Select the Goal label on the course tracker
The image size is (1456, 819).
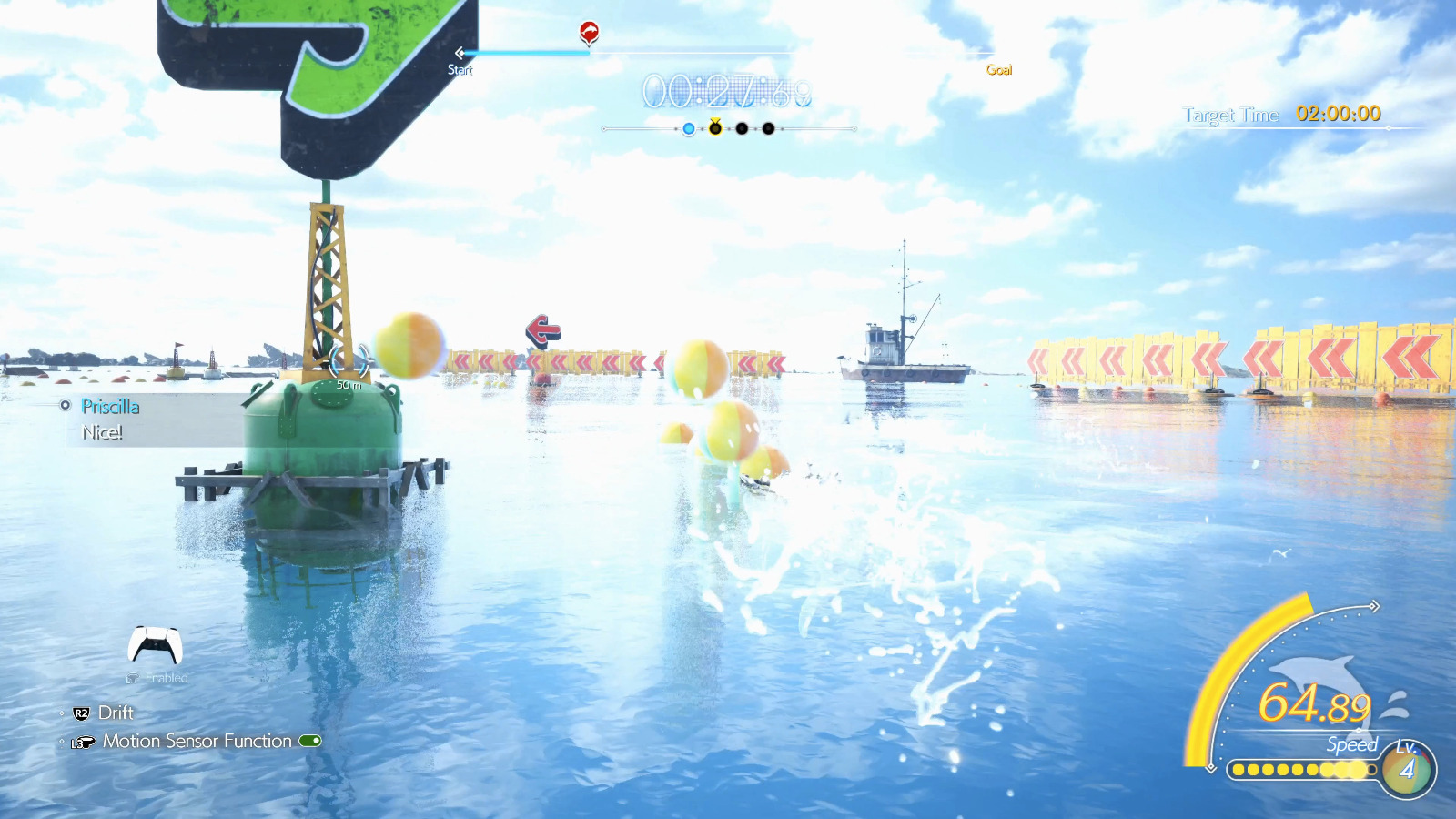click(x=999, y=71)
